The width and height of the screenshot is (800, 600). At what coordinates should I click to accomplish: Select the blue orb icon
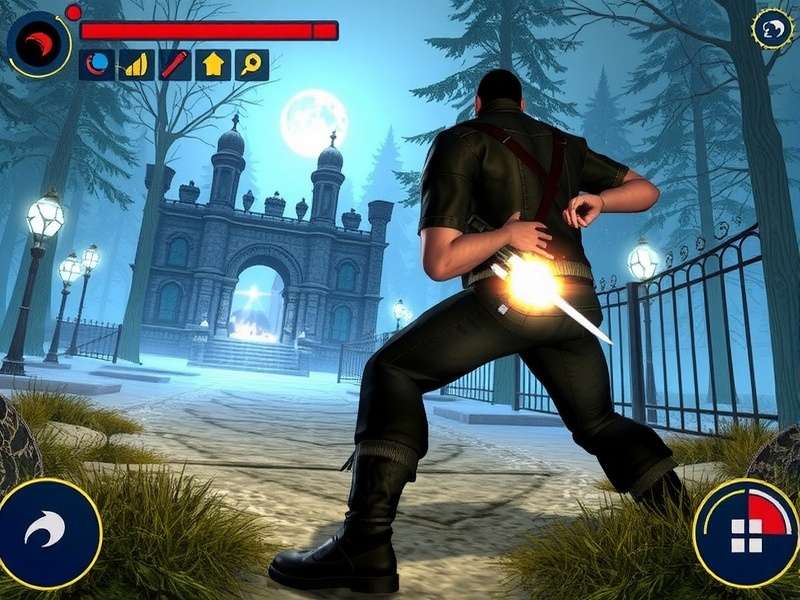click(x=97, y=65)
